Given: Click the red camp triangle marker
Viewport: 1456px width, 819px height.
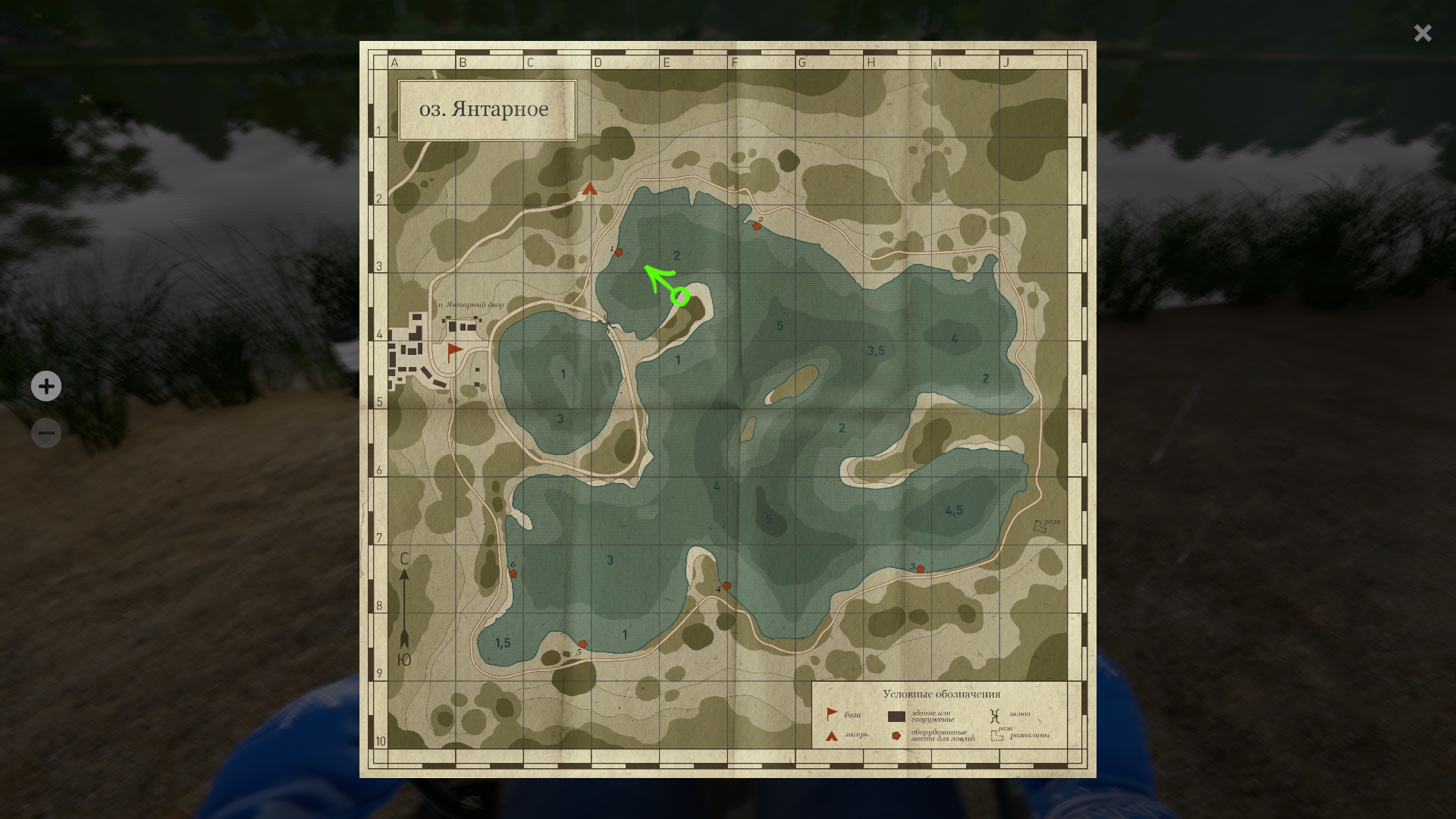Looking at the screenshot, I should click(590, 189).
